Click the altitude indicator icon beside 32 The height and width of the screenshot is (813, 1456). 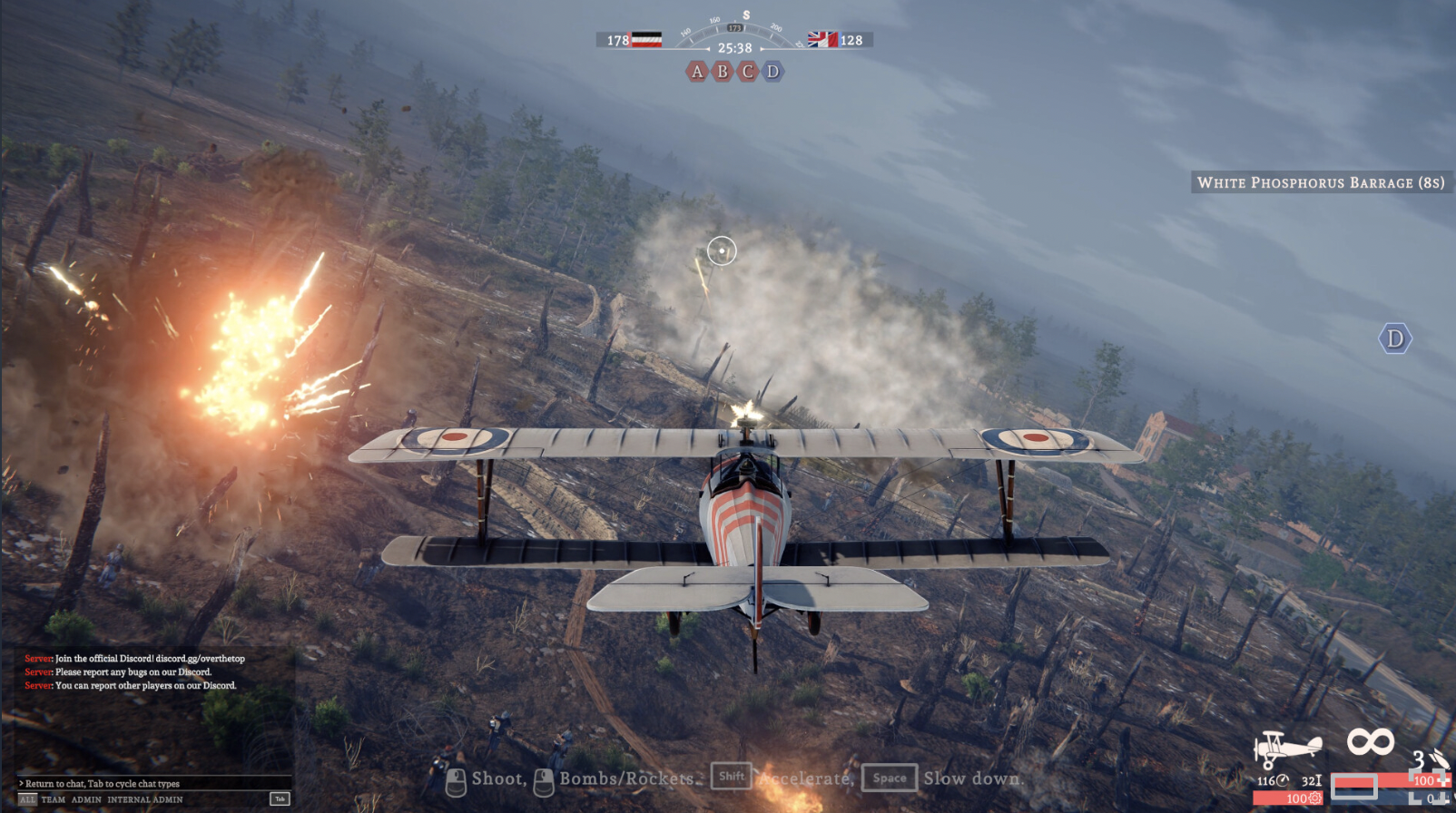click(1318, 780)
